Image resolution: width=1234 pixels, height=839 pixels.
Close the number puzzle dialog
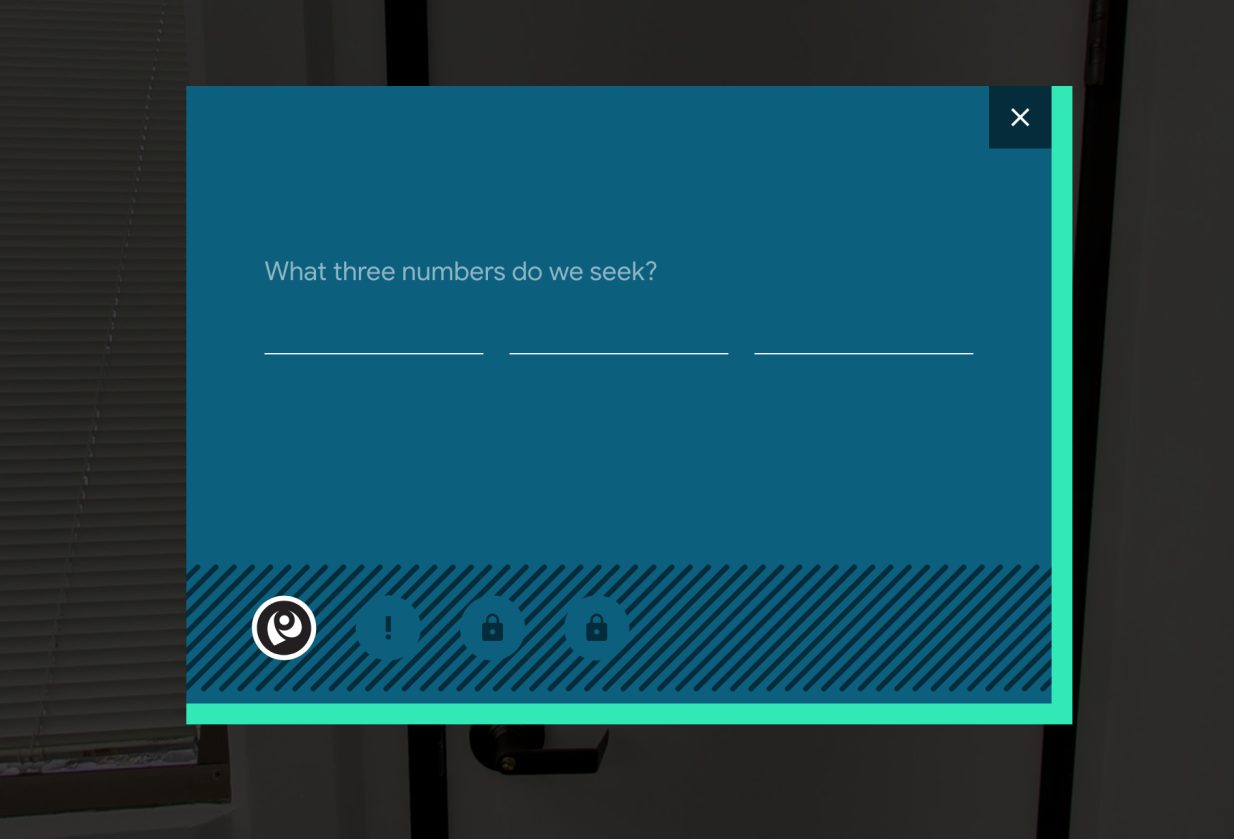(1019, 118)
